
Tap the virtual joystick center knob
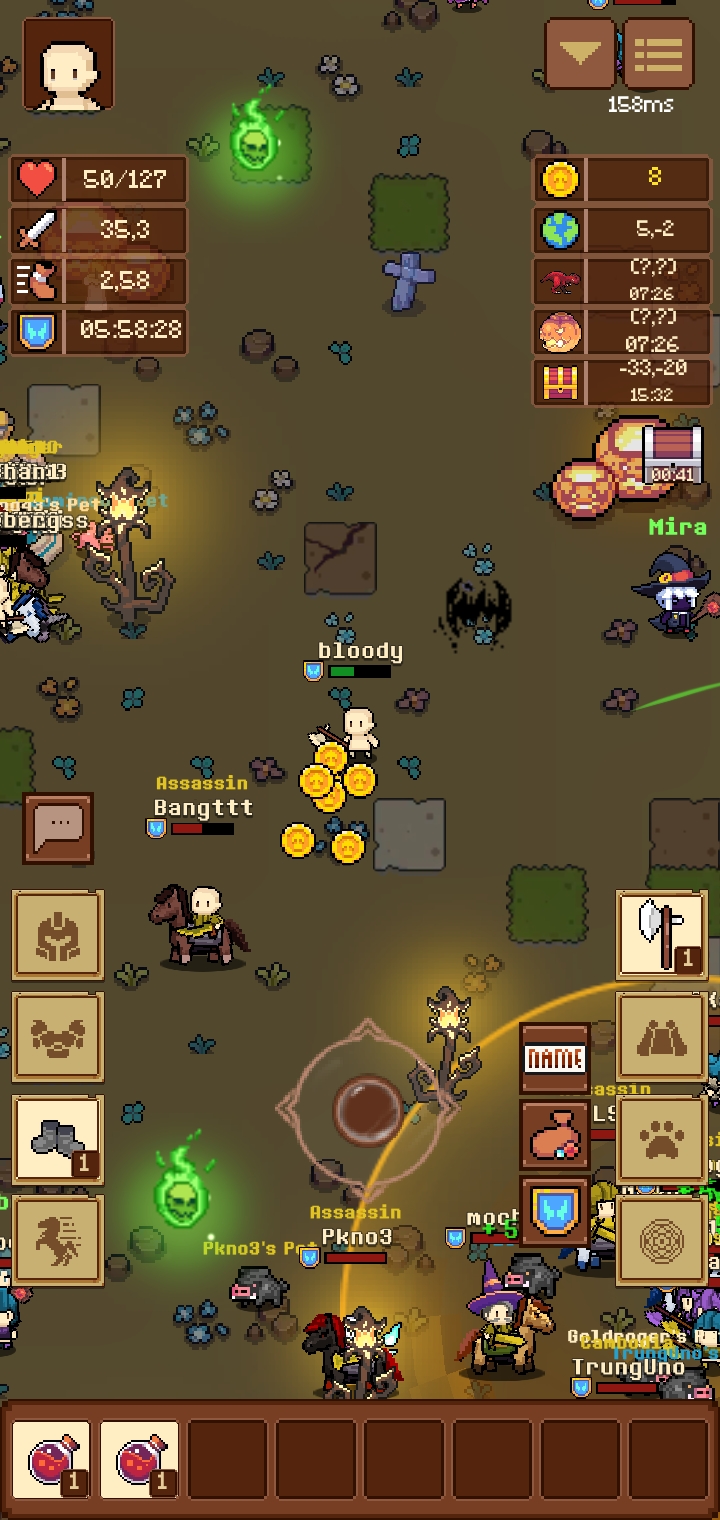pos(367,1107)
